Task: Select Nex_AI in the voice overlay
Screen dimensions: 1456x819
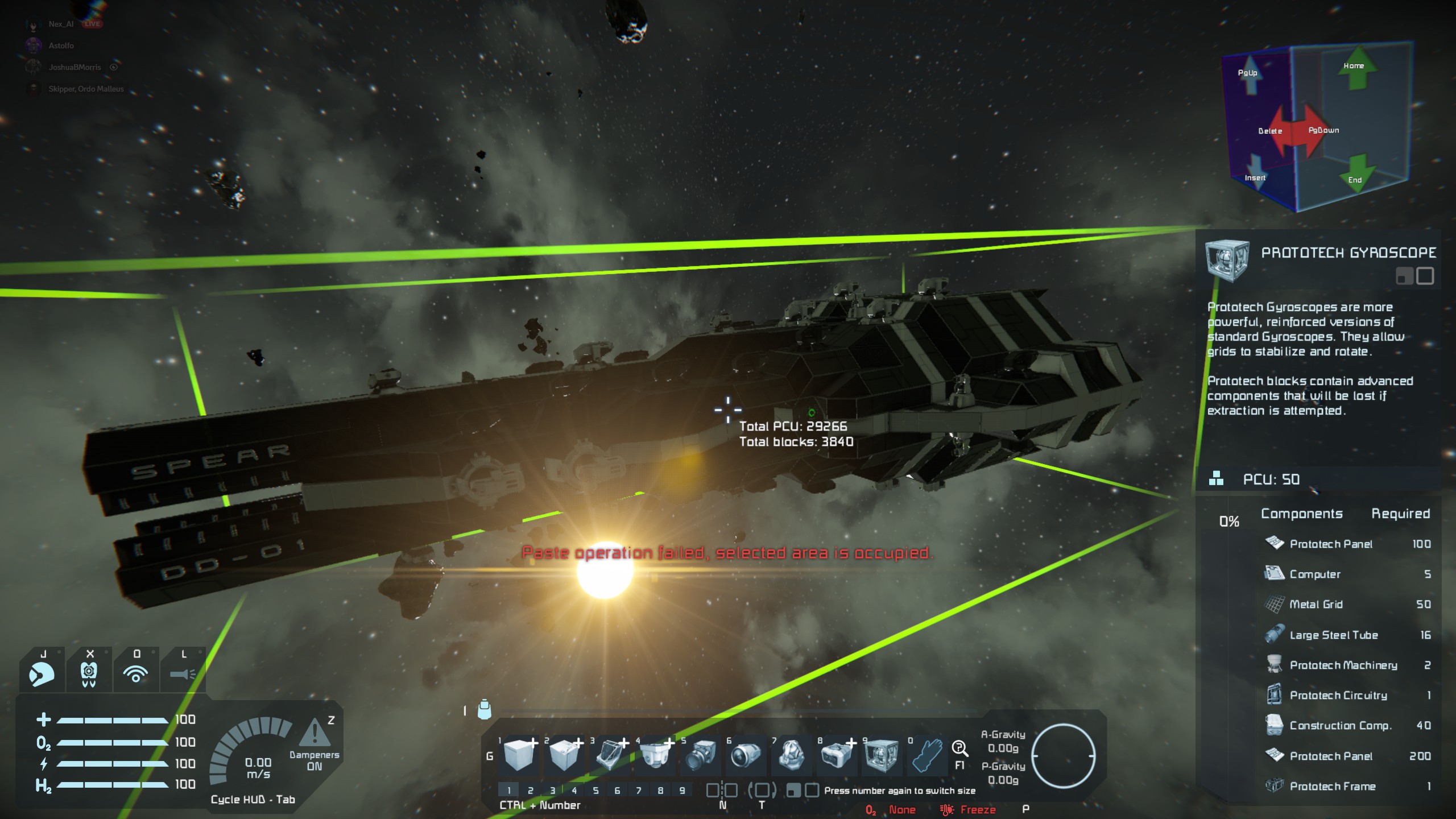Action: (x=61, y=24)
